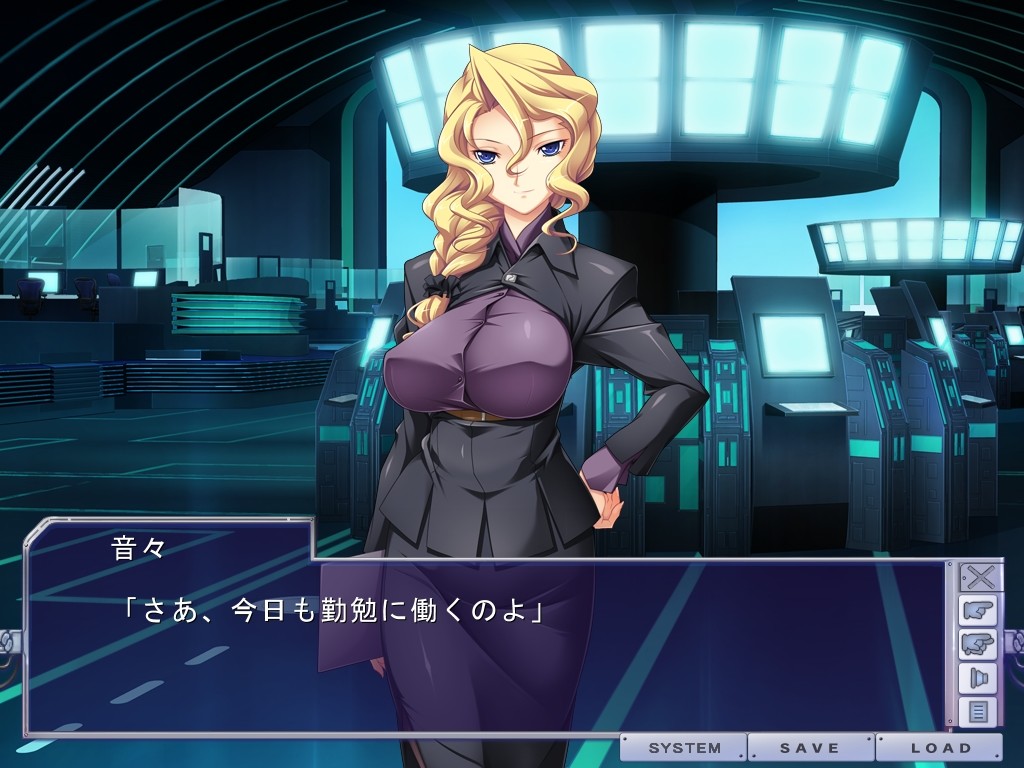Activate the double pointing hand skip icon
1024x768 pixels.
(976, 645)
